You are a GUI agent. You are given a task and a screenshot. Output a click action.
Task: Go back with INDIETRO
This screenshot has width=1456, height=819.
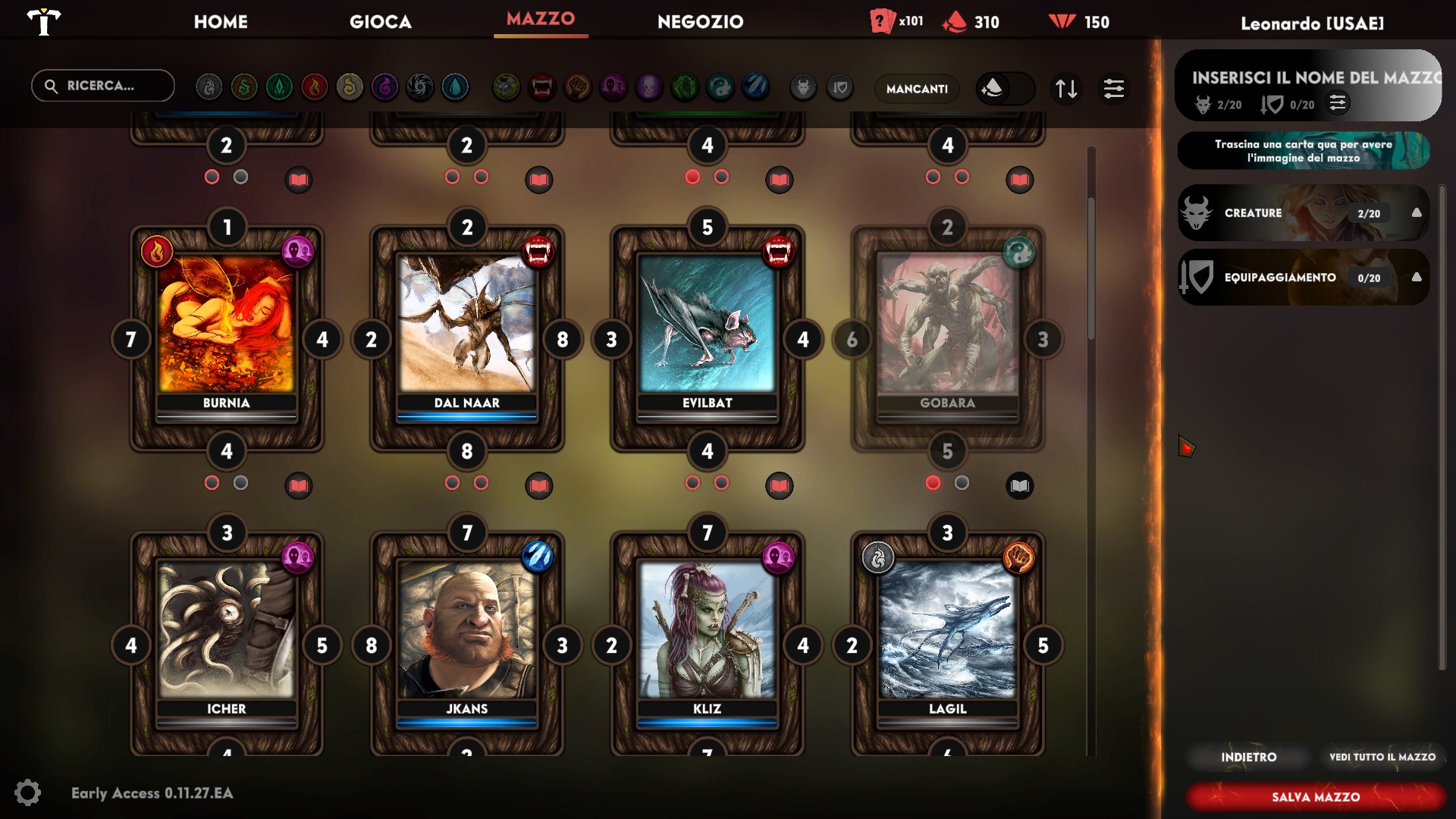click(x=1248, y=757)
